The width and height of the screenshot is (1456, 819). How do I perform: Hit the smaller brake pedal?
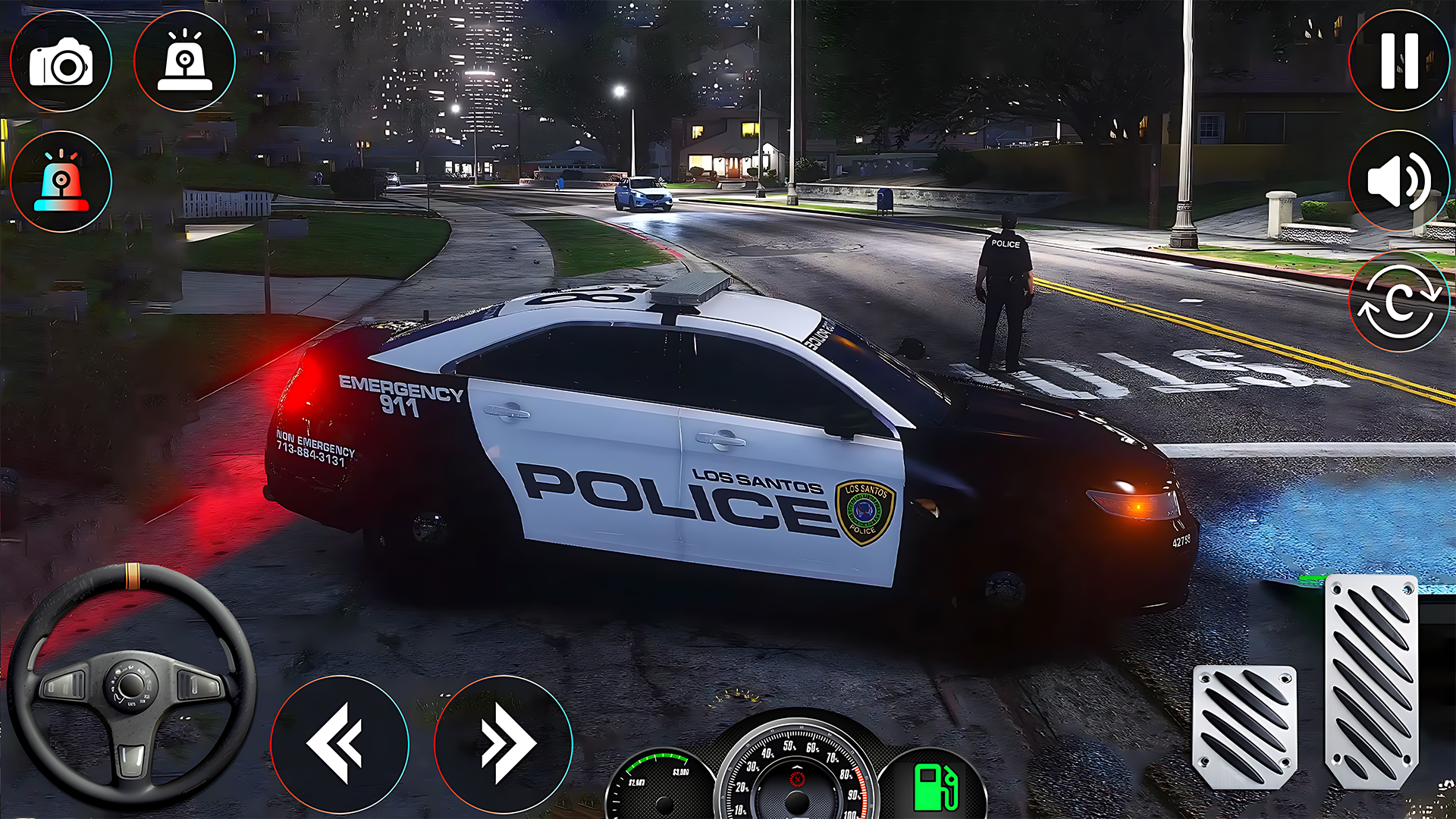pyautogui.click(x=1244, y=726)
